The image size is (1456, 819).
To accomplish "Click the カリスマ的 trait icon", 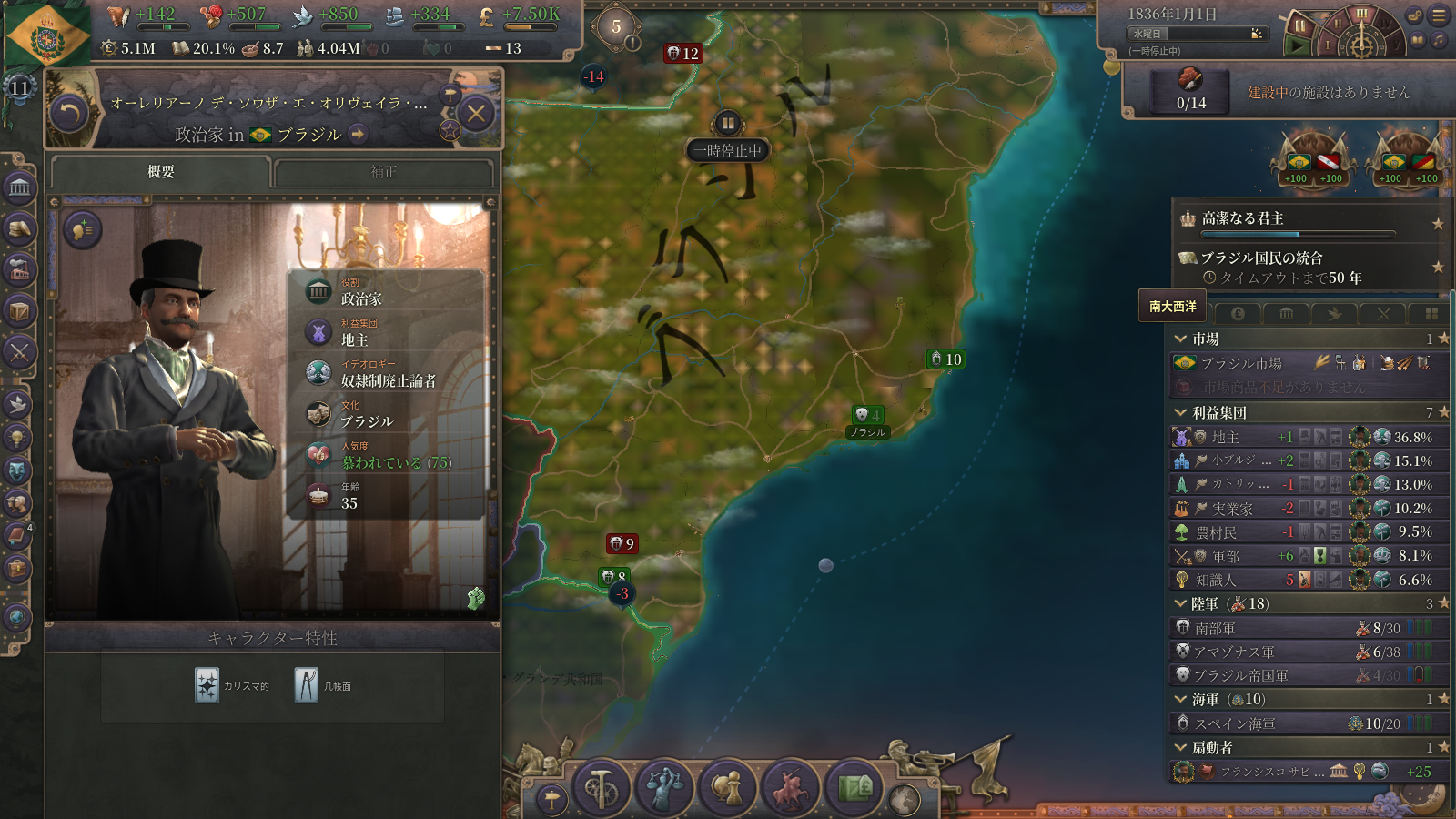I will pos(207,685).
